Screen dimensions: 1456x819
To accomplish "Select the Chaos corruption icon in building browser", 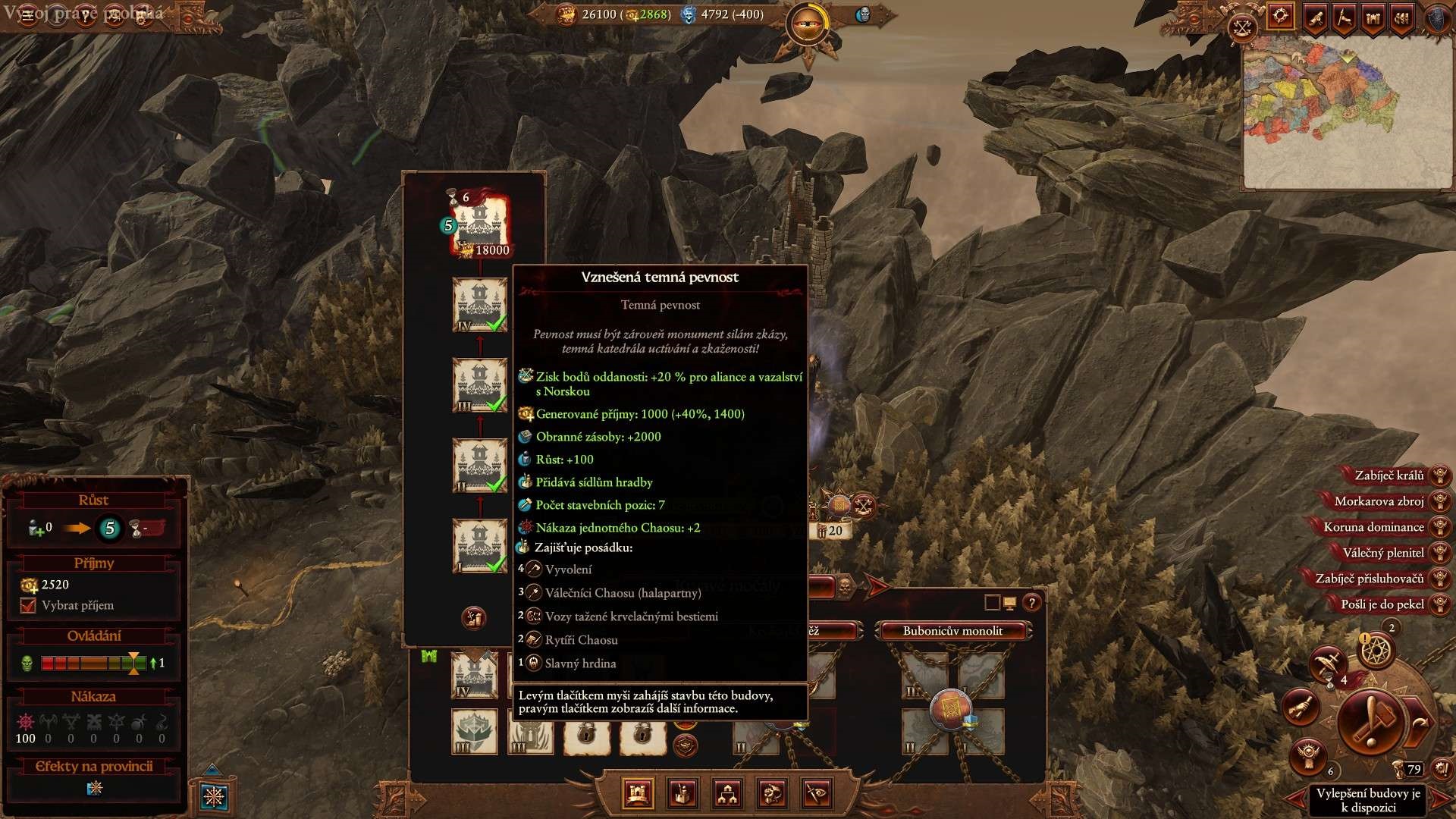I will [773, 793].
